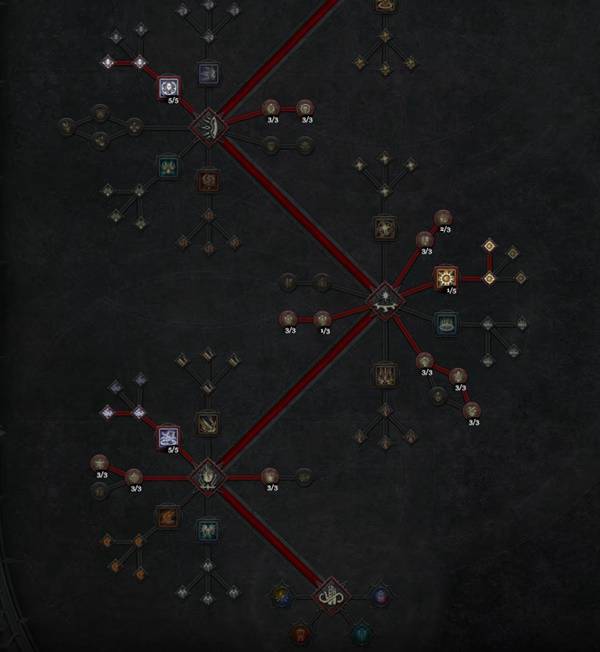Choose the spinning star skill node

384,229
